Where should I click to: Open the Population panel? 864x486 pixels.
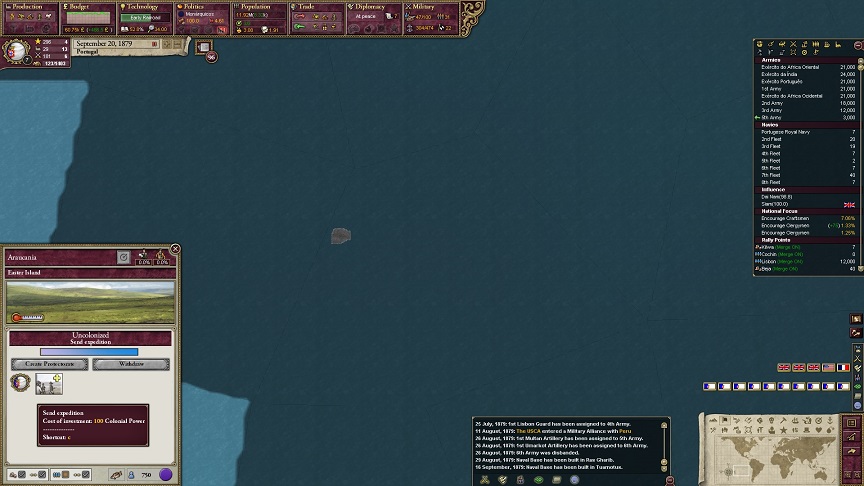[260, 7]
